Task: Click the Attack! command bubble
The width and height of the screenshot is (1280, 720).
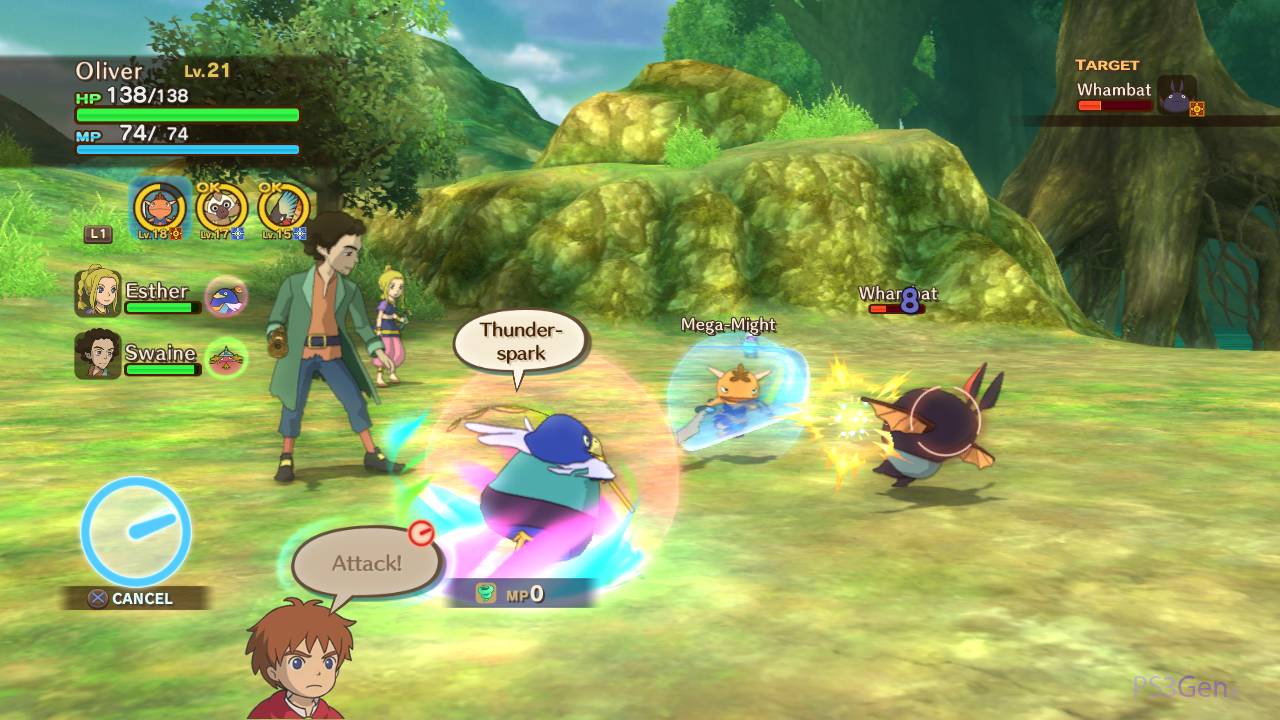Action: pos(367,563)
